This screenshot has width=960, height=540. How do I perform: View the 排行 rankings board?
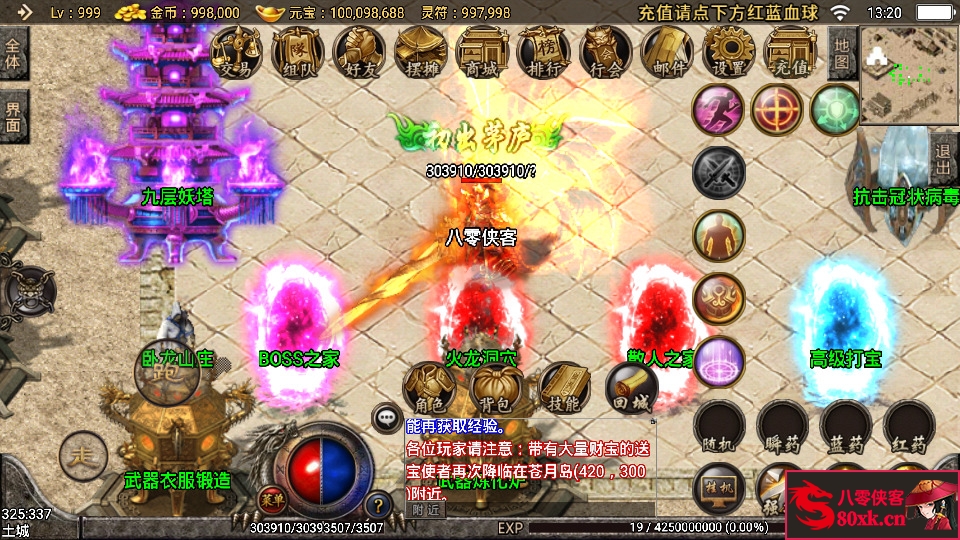[544, 51]
